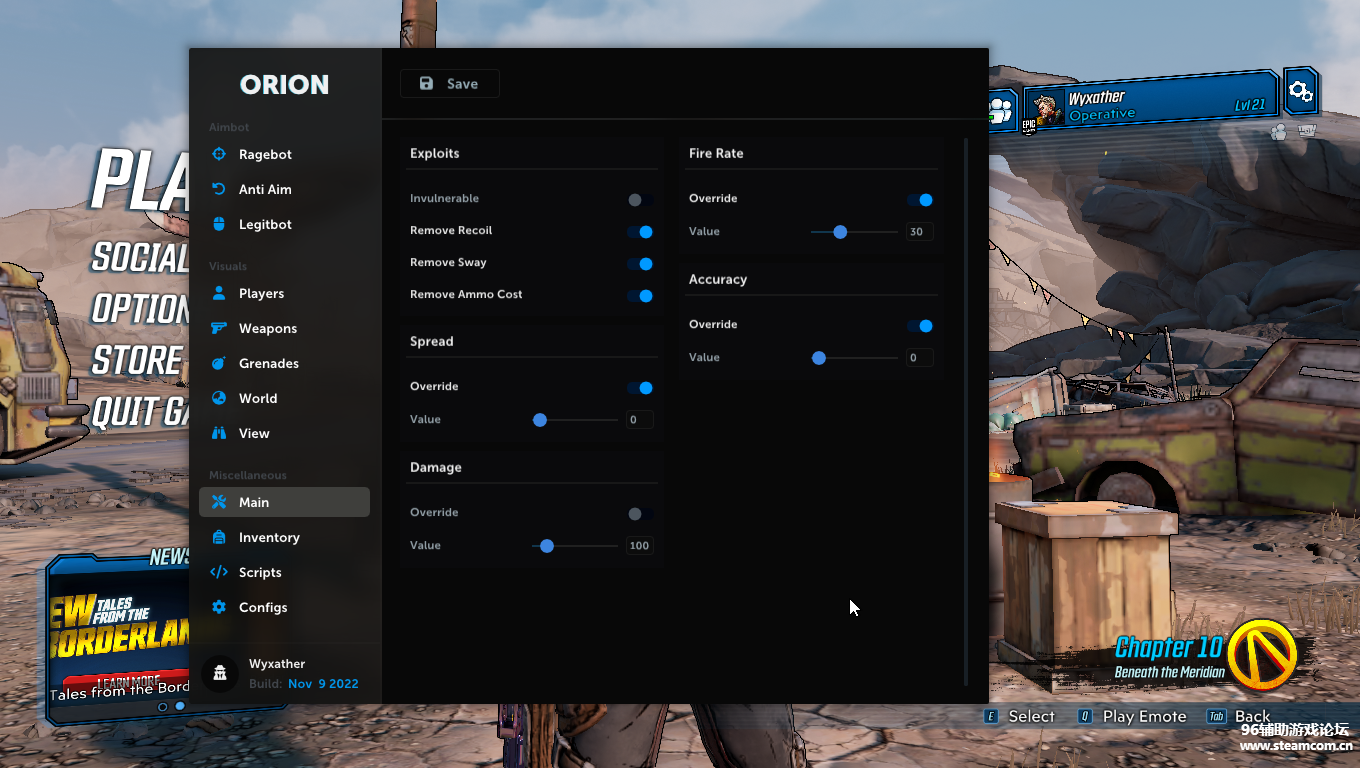The image size is (1360, 768).
Task: Turn off Remove Recoil
Action: coord(640,232)
